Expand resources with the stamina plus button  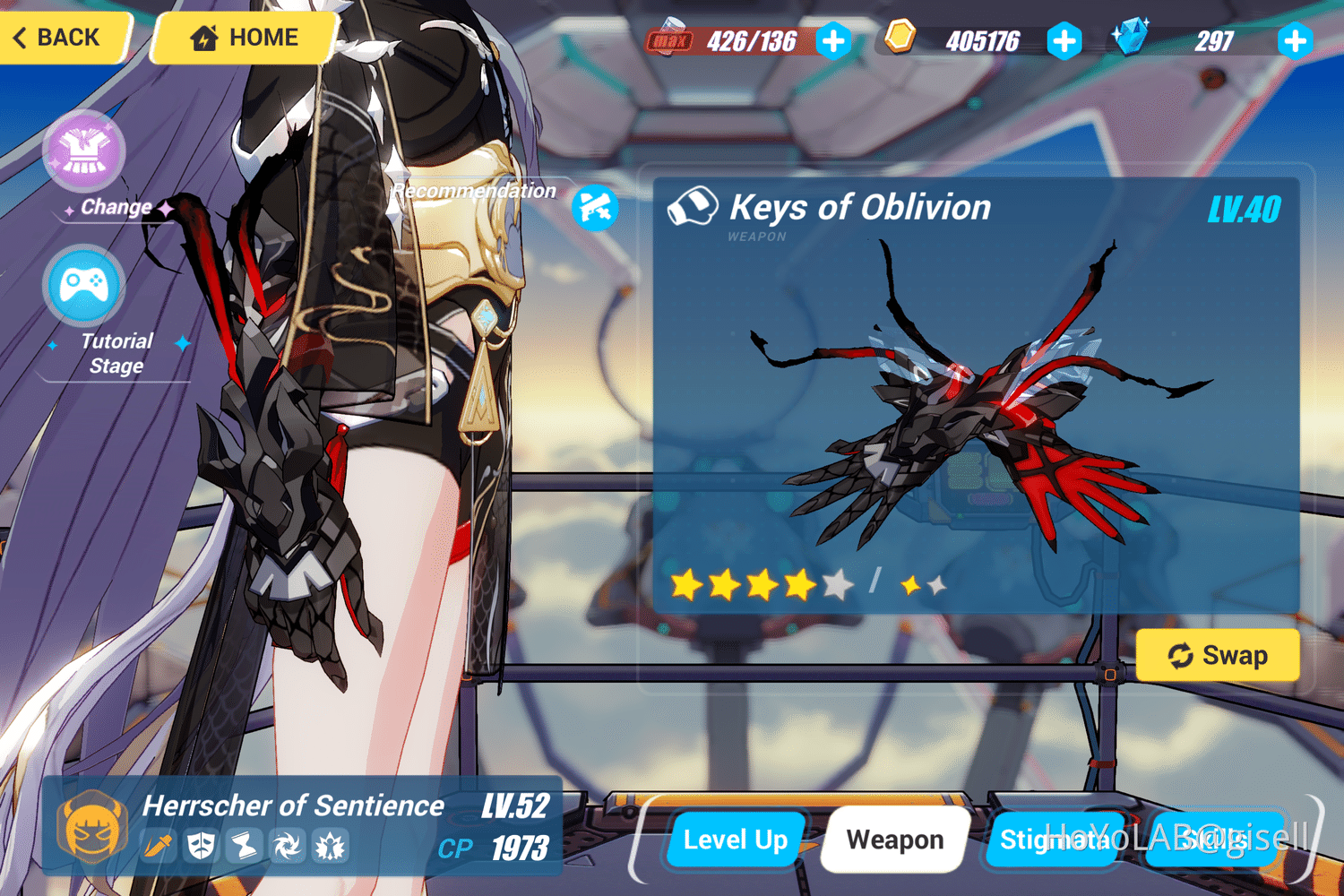coord(834,40)
